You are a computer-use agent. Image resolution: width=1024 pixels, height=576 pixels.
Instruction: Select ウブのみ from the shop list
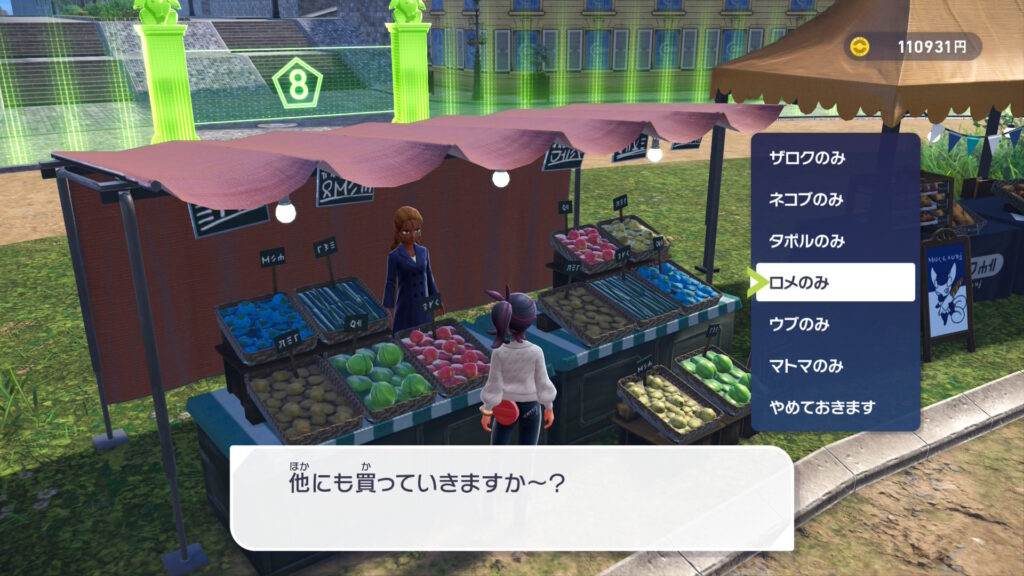coord(799,324)
